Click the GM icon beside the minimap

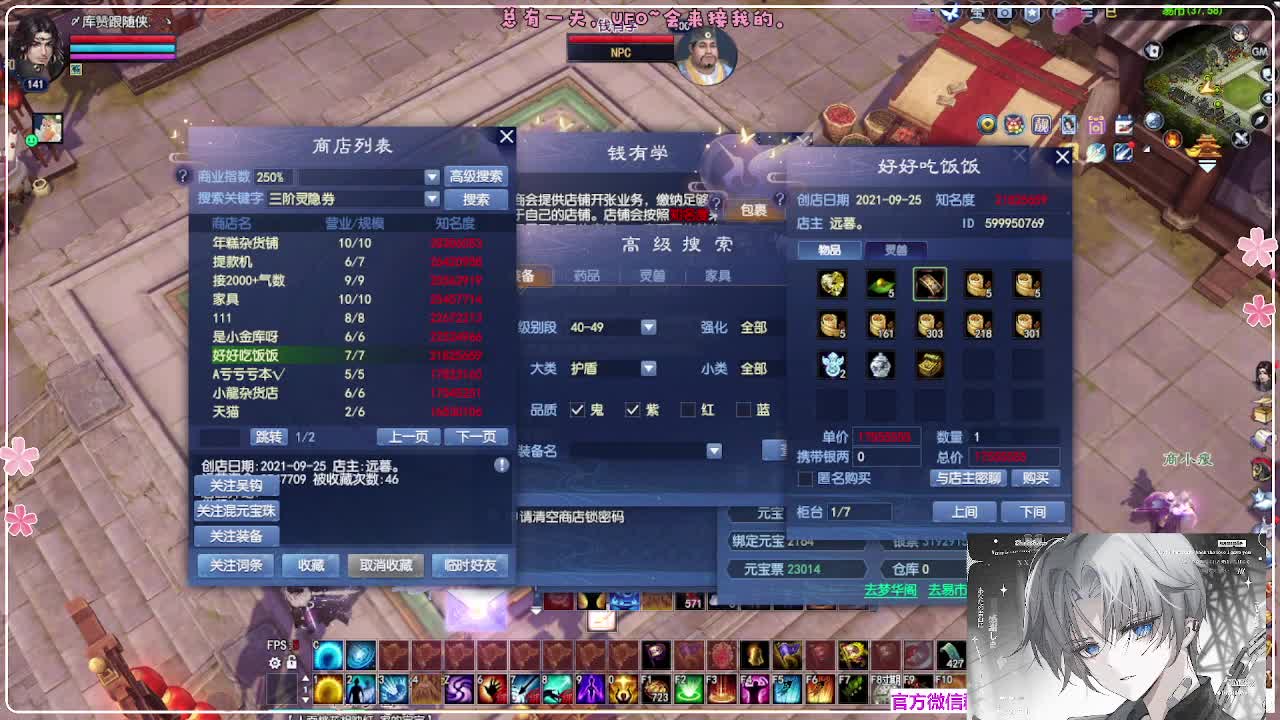(x=1262, y=51)
